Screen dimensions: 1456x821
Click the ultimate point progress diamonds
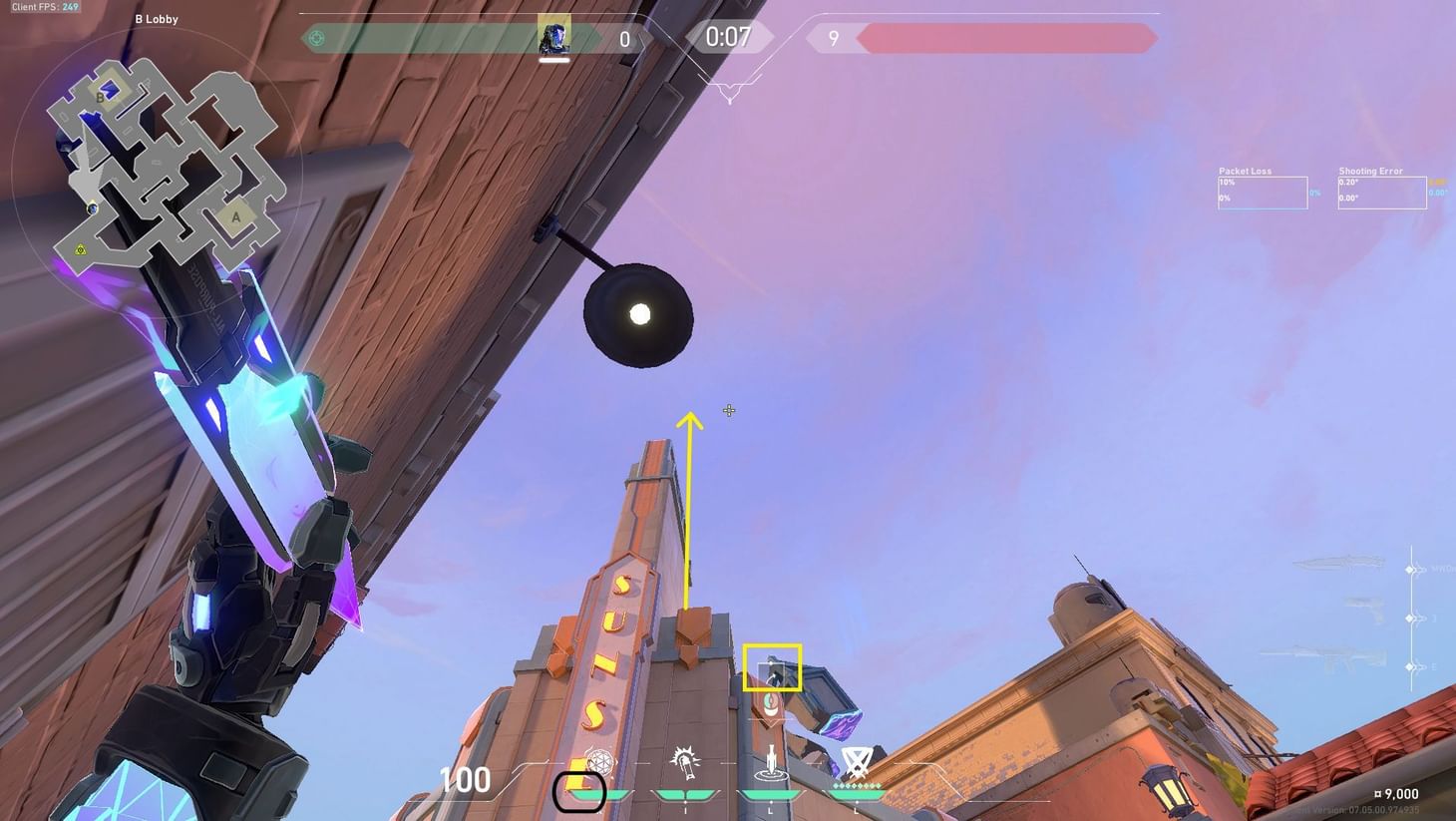coord(855,785)
